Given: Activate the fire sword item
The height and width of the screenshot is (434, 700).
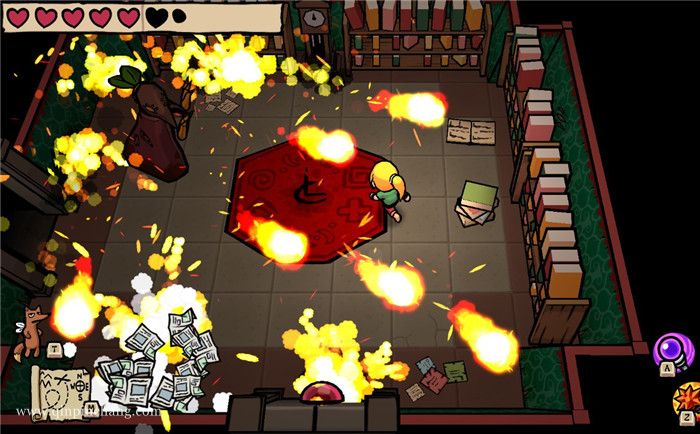Looking at the screenshot, I should pyautogui.click(x=687, y=398).
